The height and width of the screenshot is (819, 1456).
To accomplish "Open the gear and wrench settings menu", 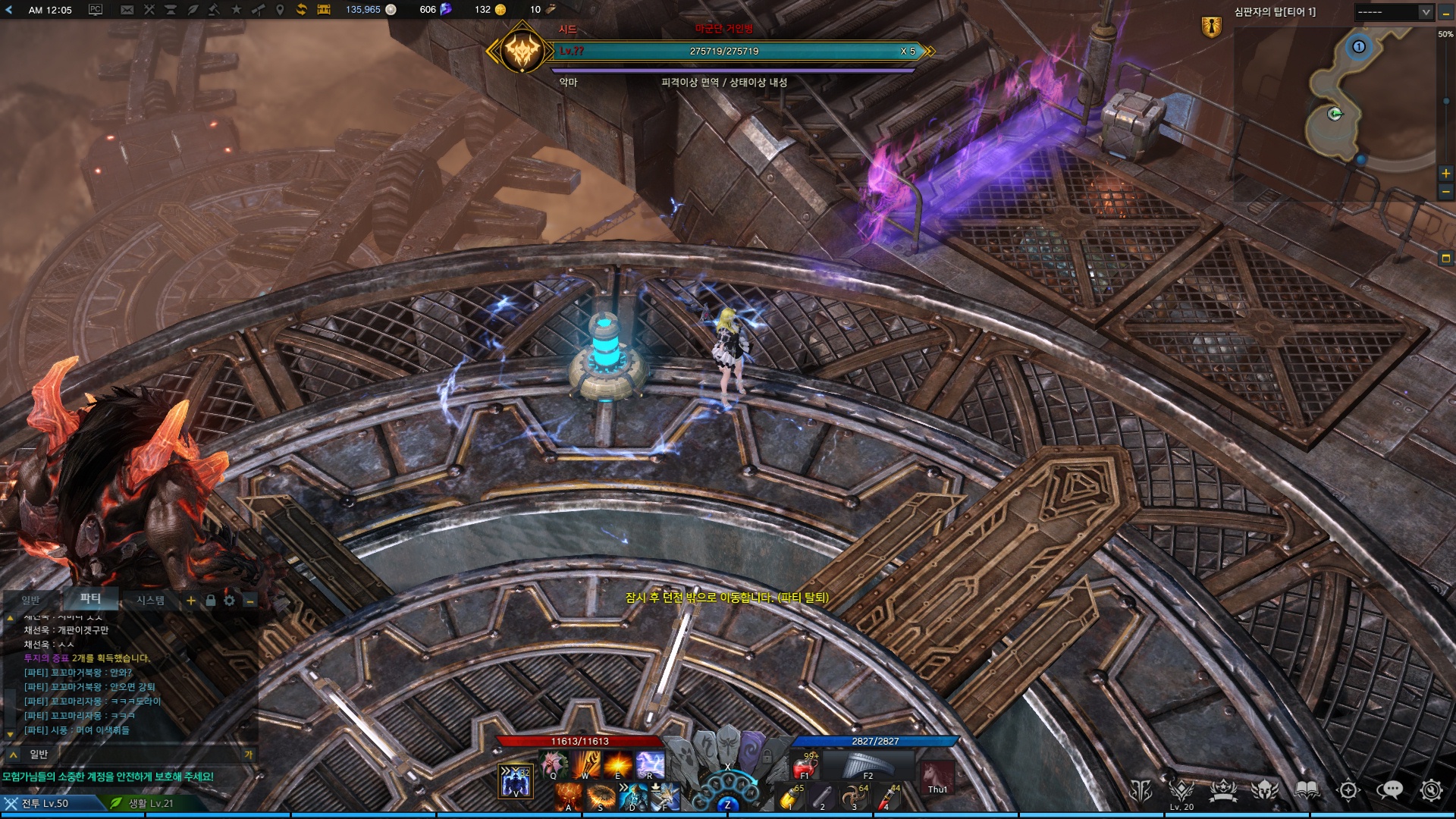I will [1430, 791].
